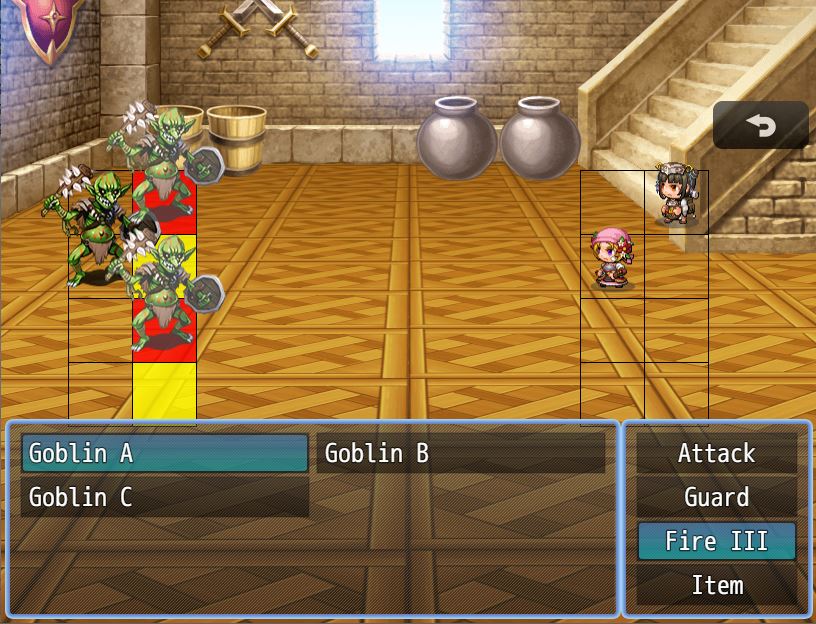Cast the Fire III skill
This screenshot has width=816, height=624.
tap(717, 541)
